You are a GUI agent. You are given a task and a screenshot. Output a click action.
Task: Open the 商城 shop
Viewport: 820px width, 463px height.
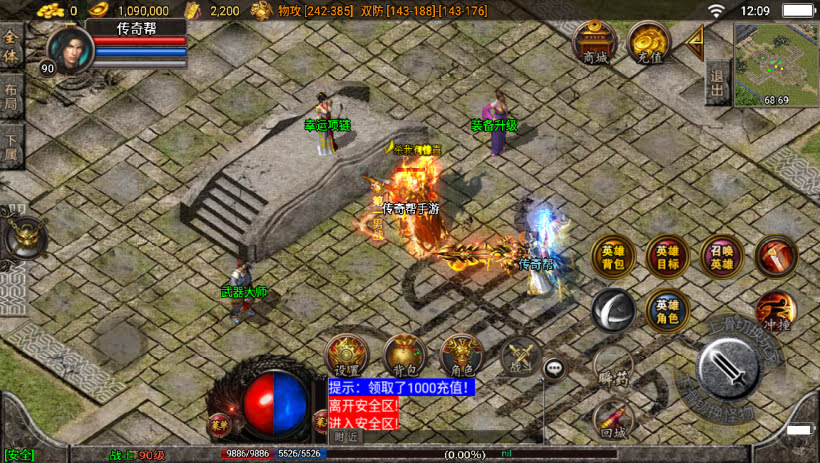click(594, 43)
